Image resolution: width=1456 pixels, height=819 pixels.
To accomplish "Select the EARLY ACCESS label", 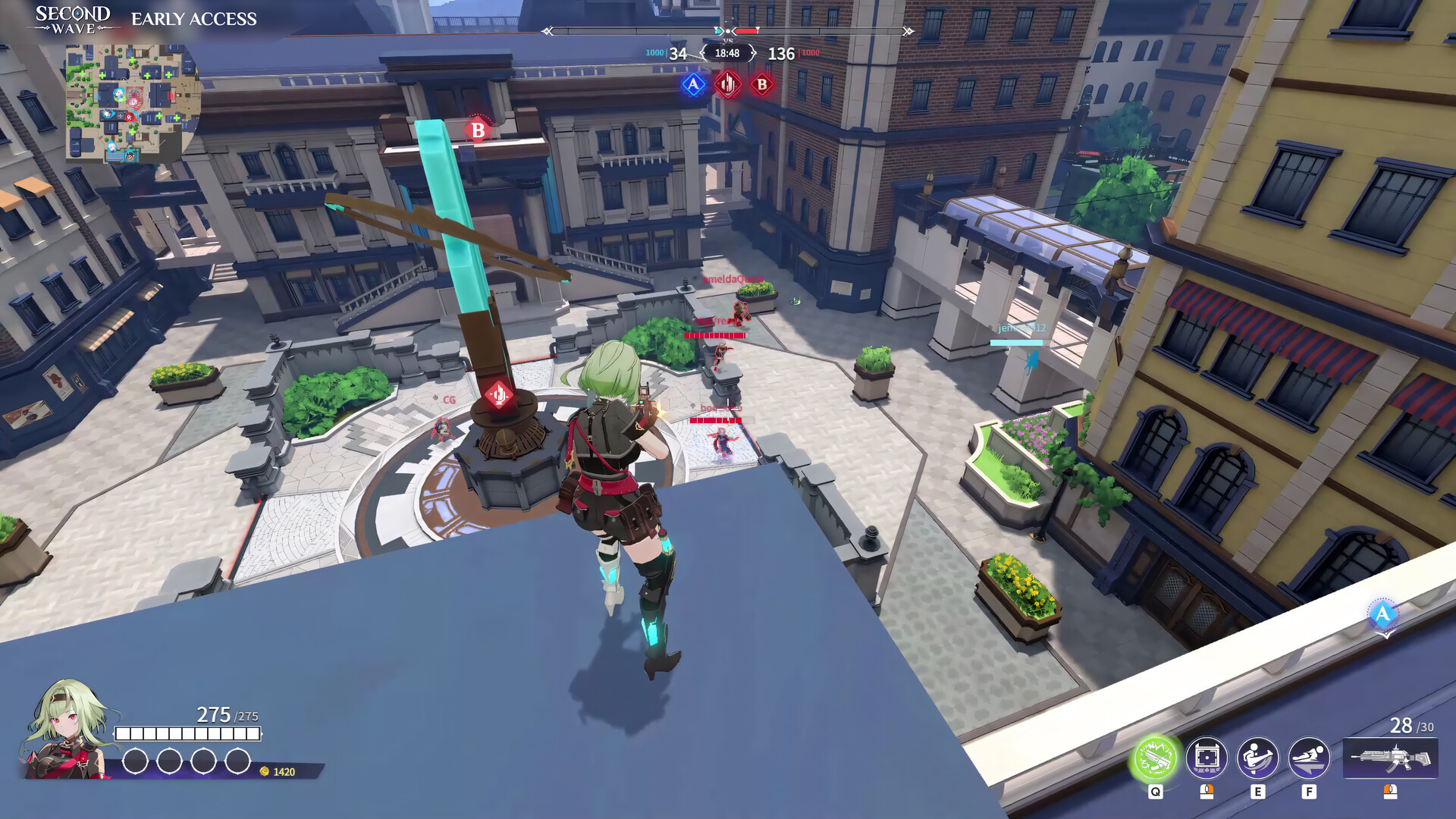I will 193,19.
